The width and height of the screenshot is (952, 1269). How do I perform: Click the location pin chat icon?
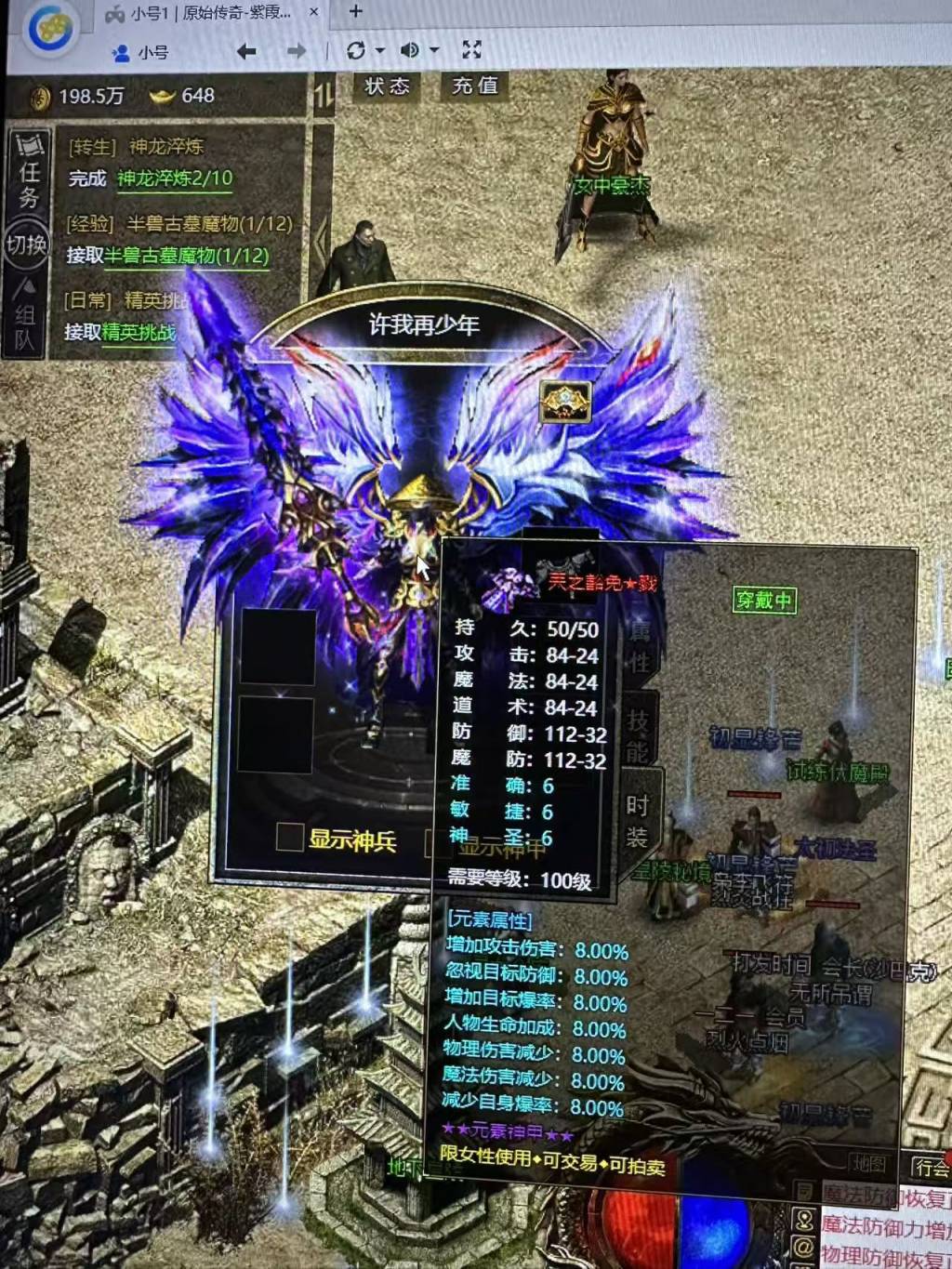tap(804, 1218)
